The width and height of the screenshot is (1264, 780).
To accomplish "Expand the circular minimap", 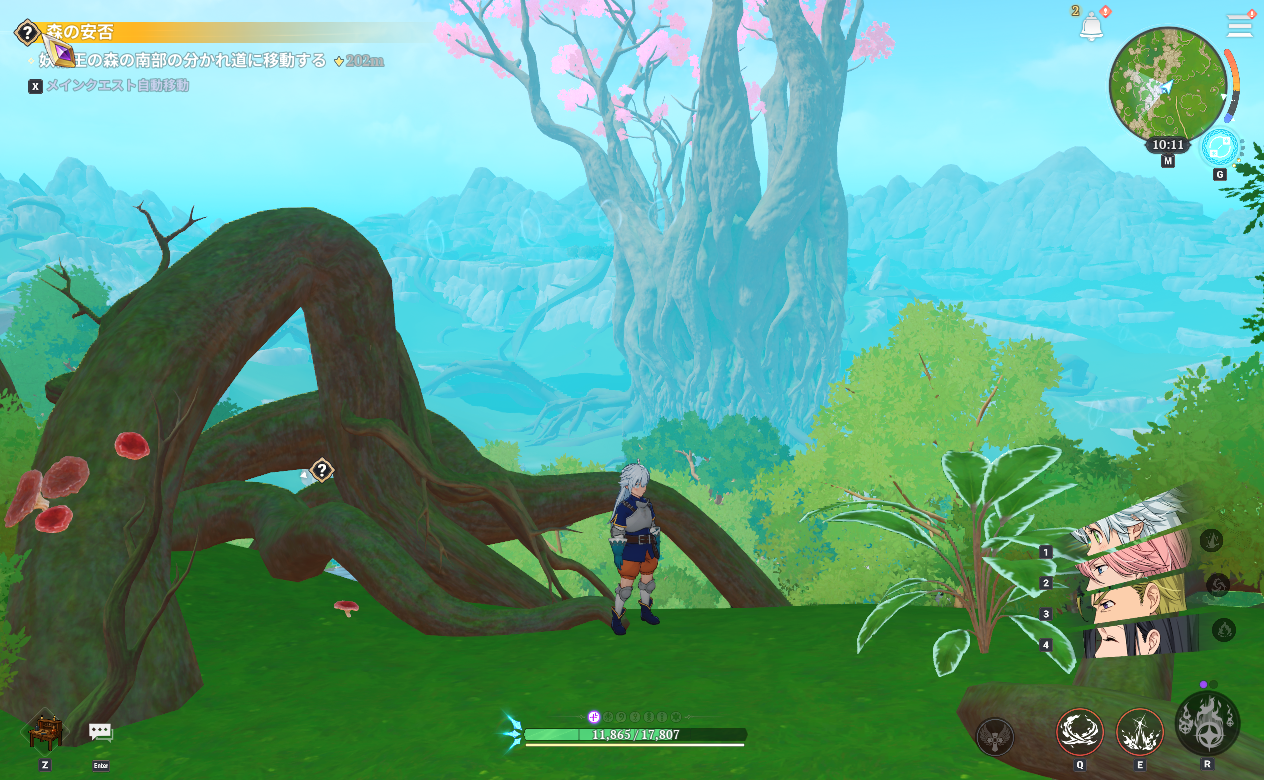I will (1167, 85).
